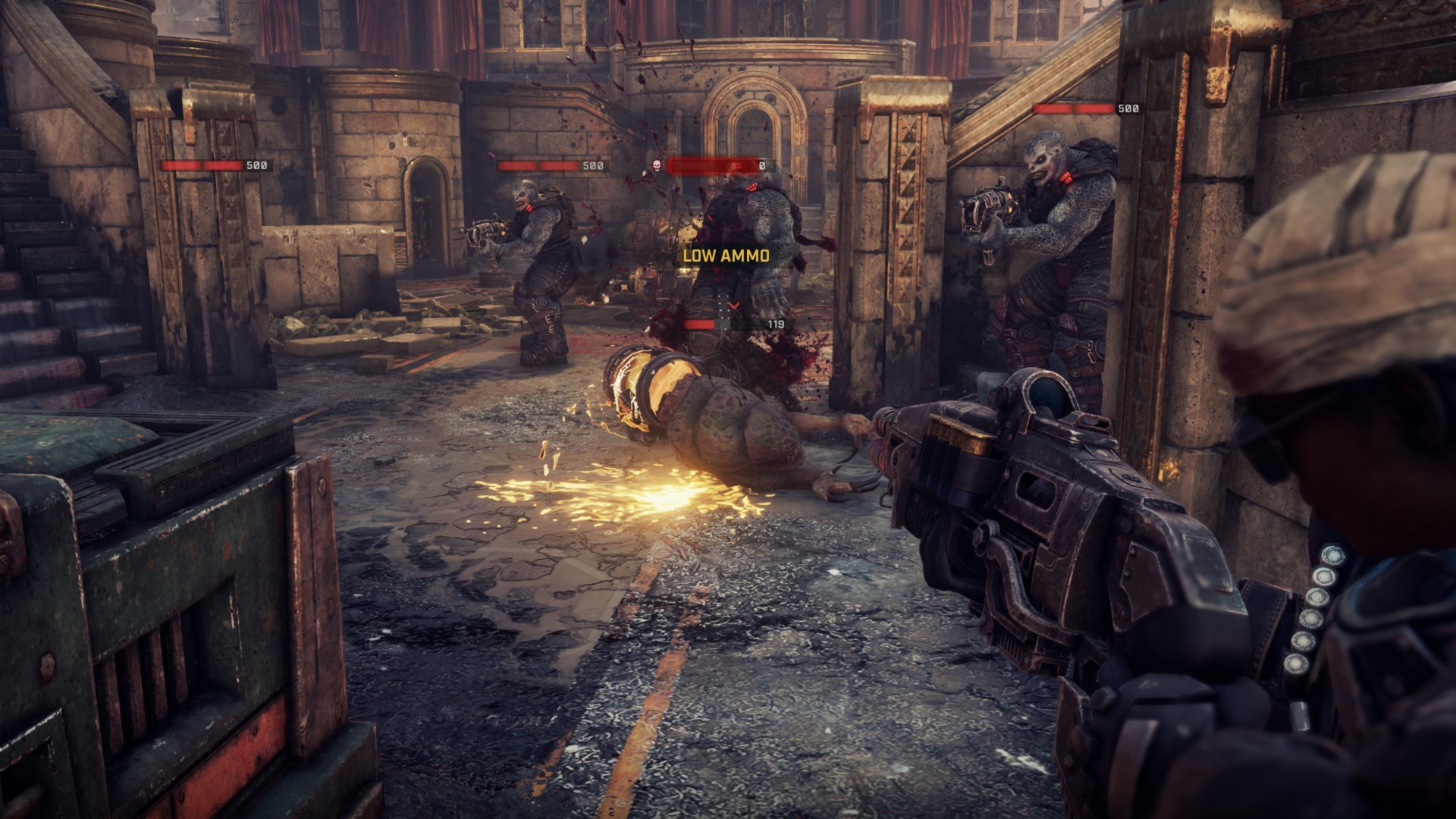
Task: Click the skull kill icon on the damaged enemy's health bar
Action: [656, 166]
